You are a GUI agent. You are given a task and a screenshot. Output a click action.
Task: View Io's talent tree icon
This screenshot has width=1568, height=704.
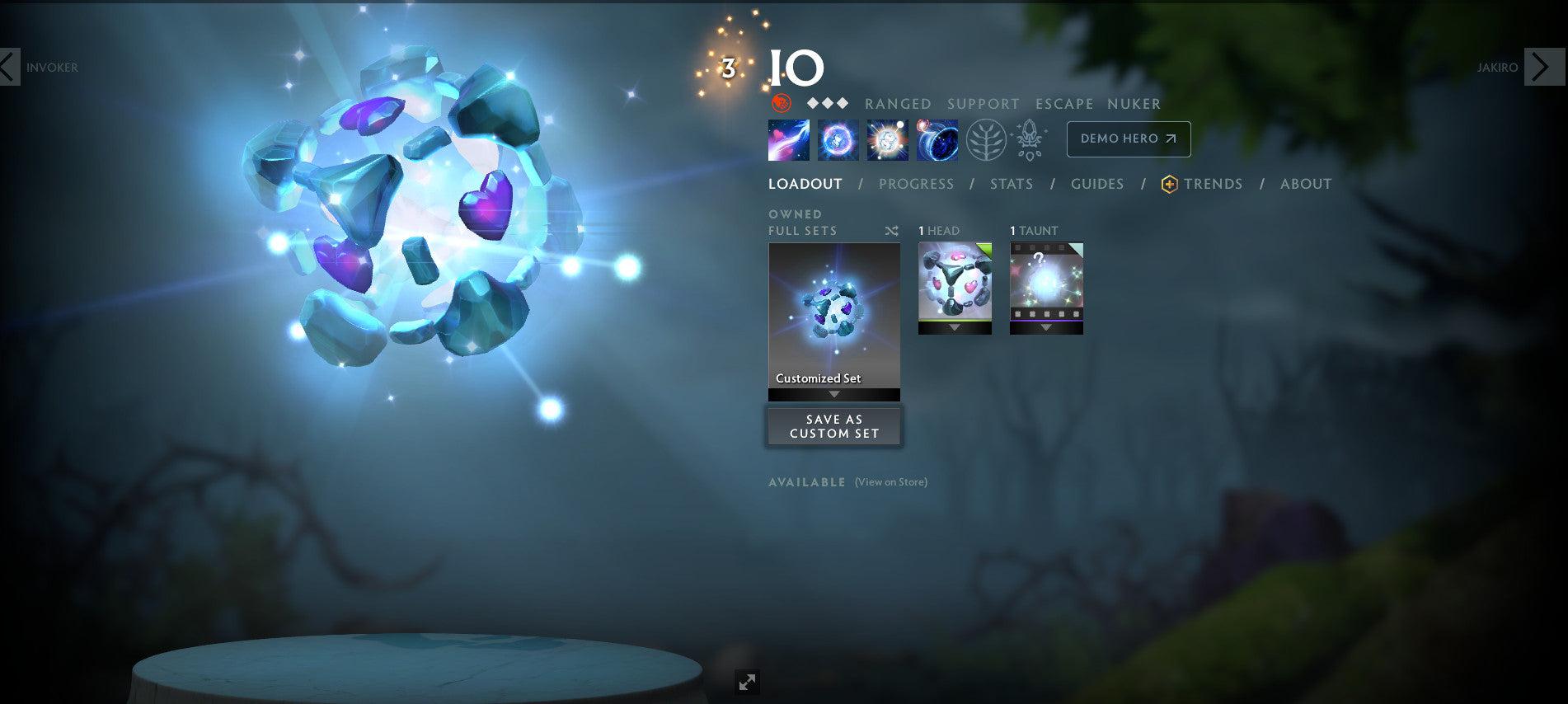click(x=987, y=139)
